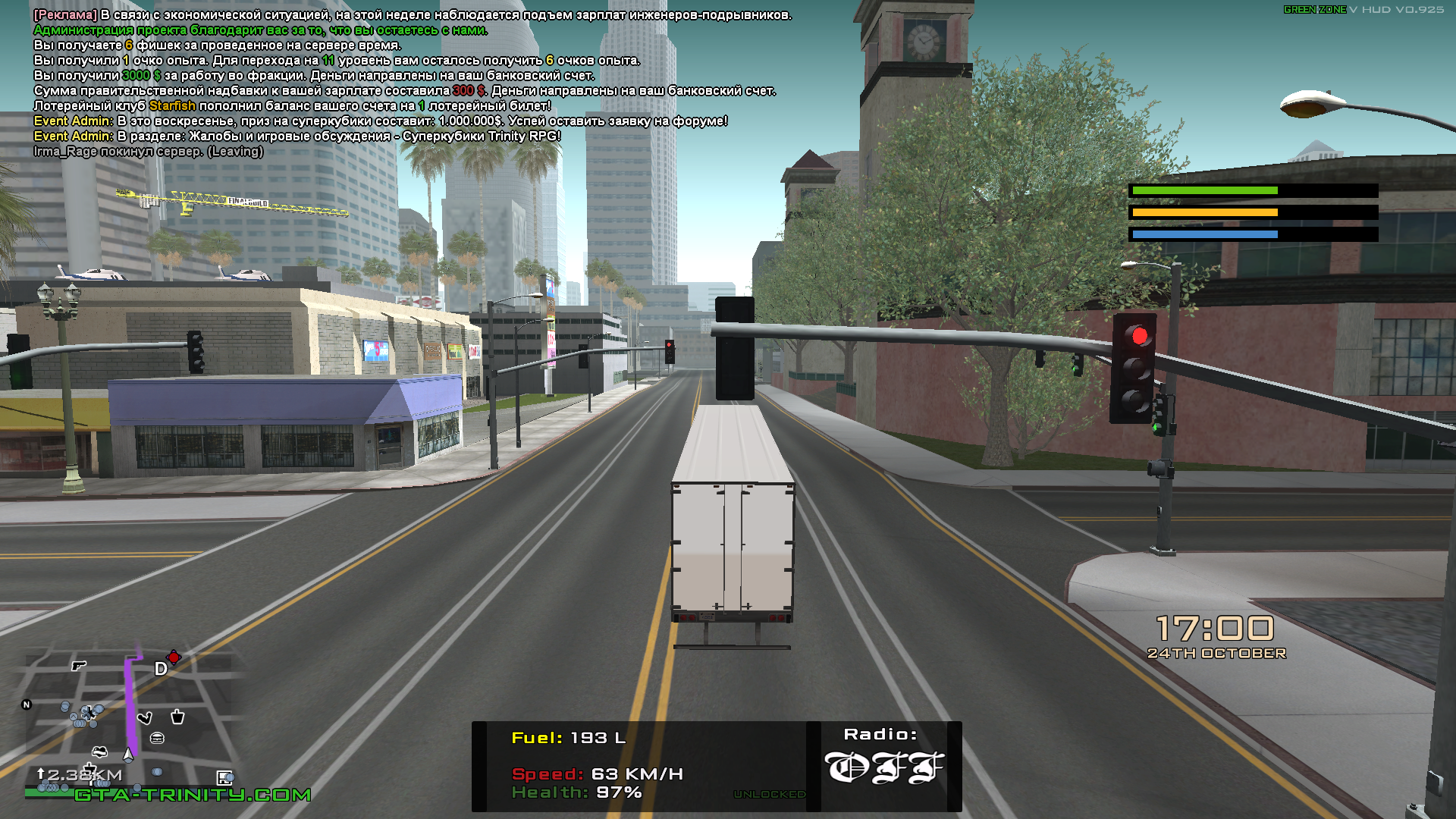1456x819 pixels.
Task: Click the Event Admin chat message about prize
Action: click(380, 121)
